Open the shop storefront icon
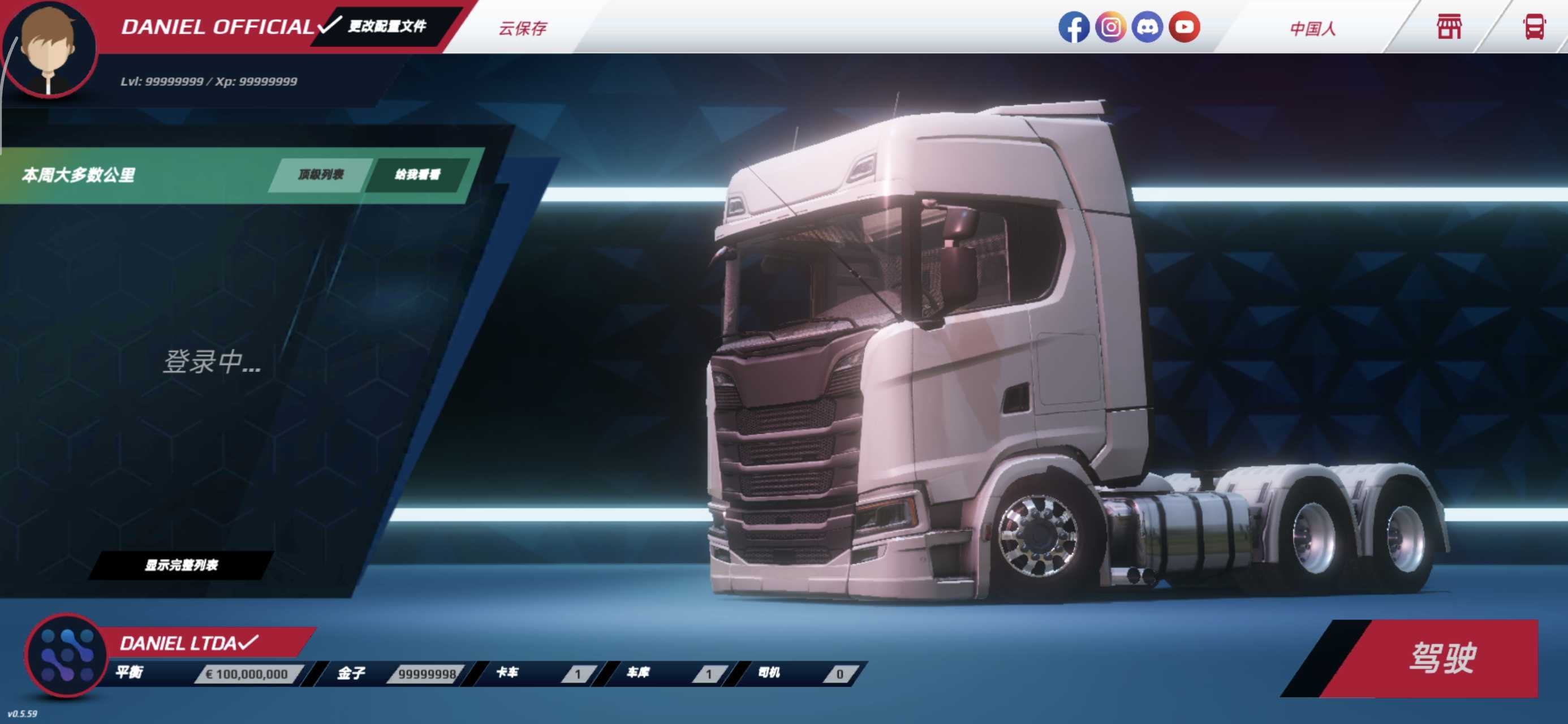 (1449, 27)
